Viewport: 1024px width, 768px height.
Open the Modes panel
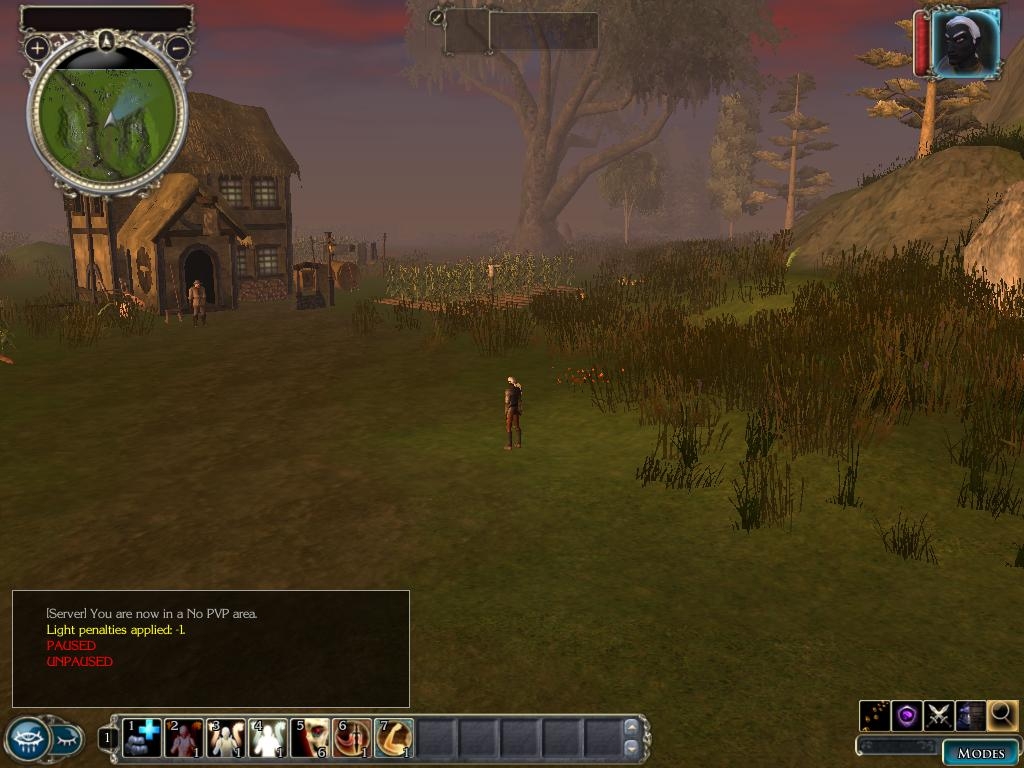(x=980, y=753)
